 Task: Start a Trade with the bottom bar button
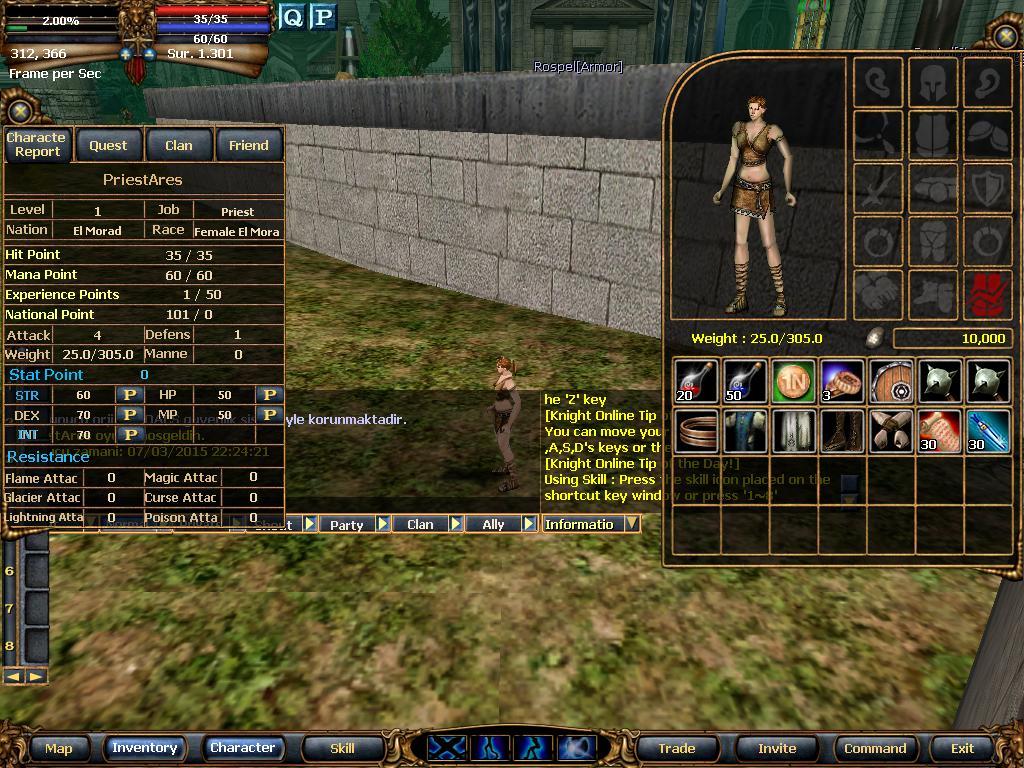(676, 748)
